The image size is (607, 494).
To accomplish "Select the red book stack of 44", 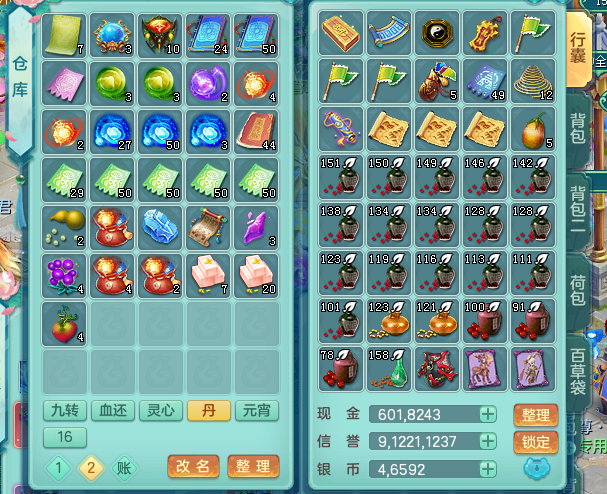I will tap(257, 129).
